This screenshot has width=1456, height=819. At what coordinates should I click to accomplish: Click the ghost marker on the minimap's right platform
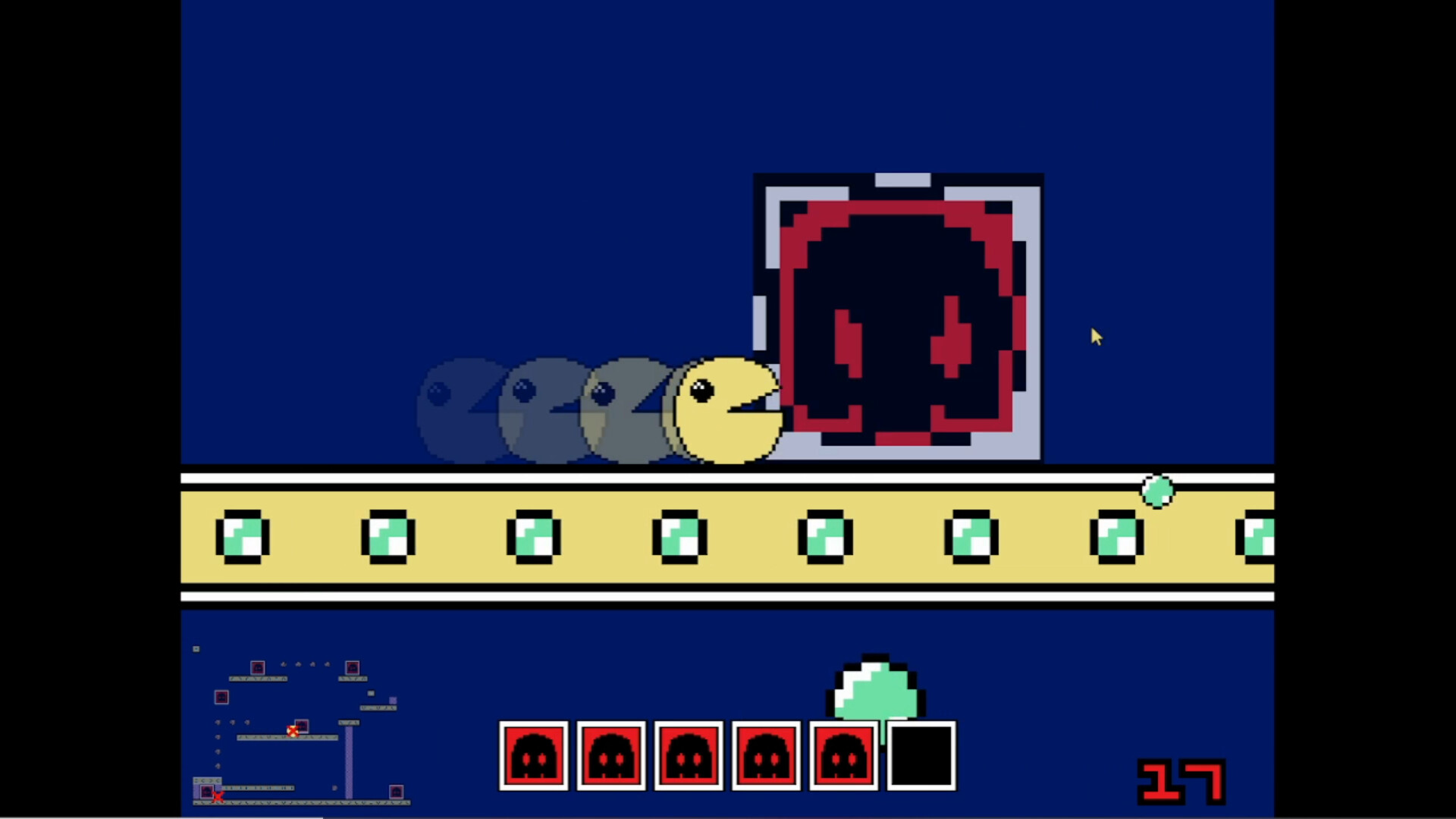[x=353, y=668]
